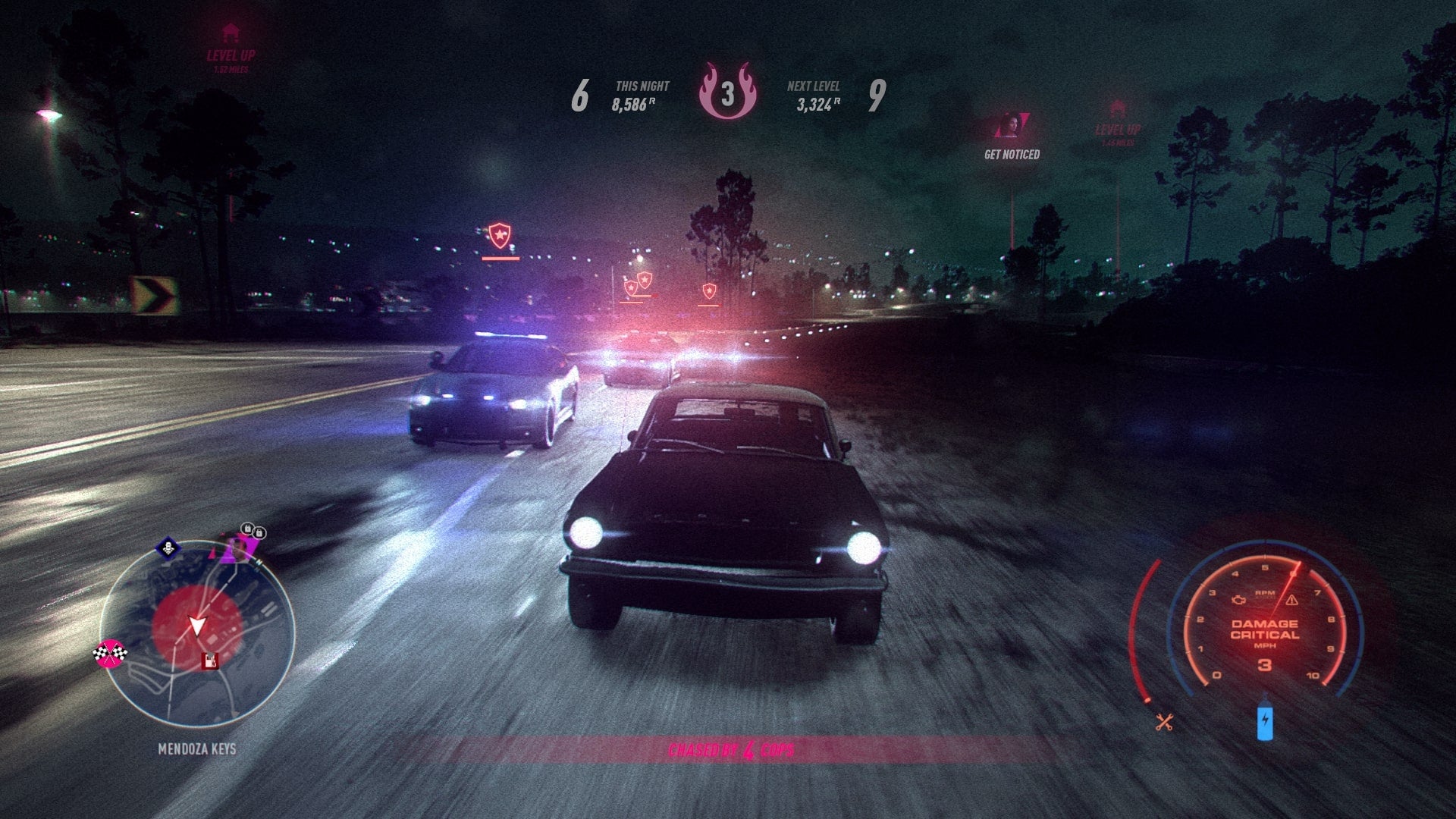Click the blue nitrous bottle icon below the tachometer

click(x=1266, y=721)
